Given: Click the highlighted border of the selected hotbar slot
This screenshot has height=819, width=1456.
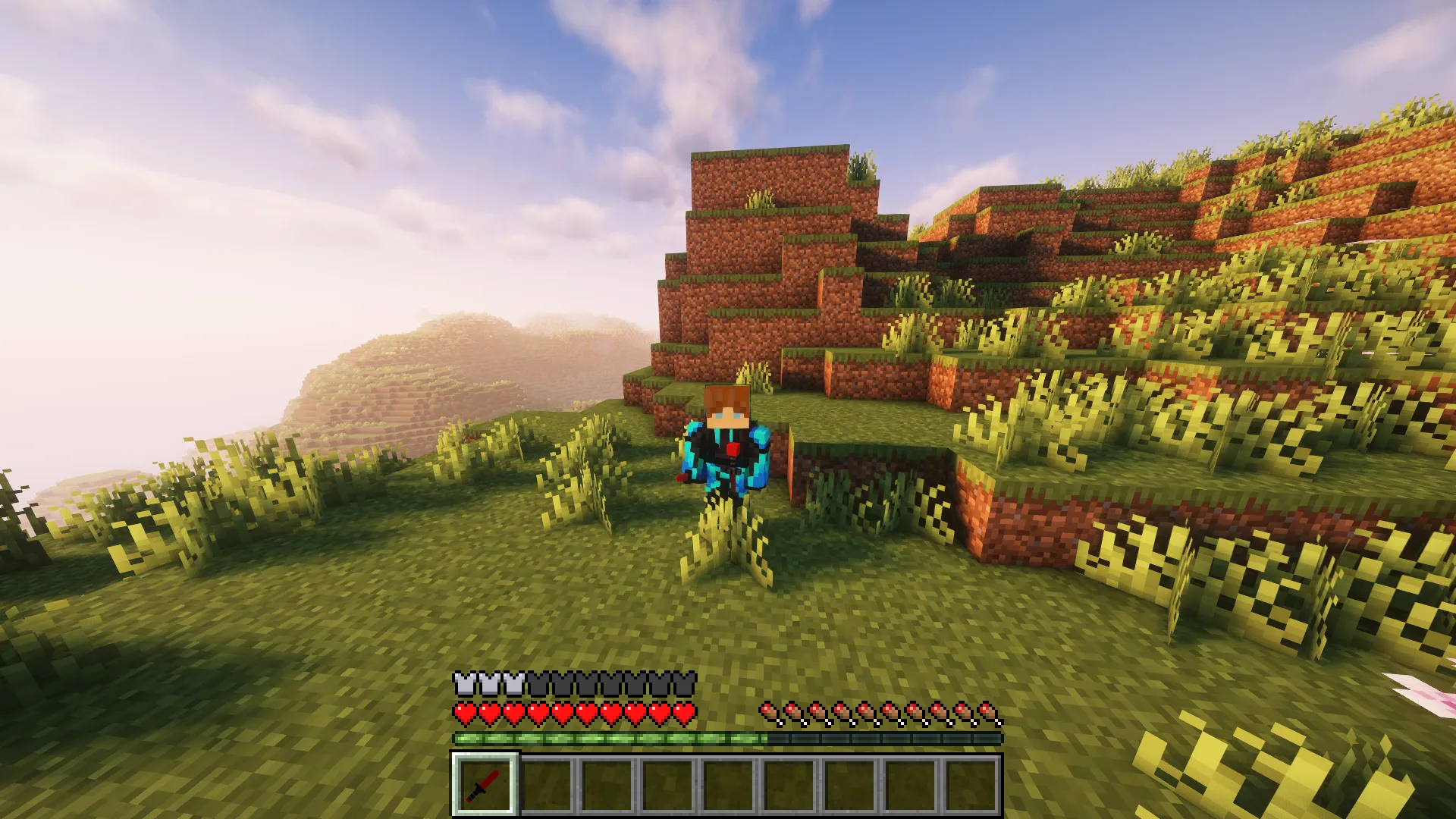Looking at the screenshot, I should pyautogui.click(x=483, y=756).
